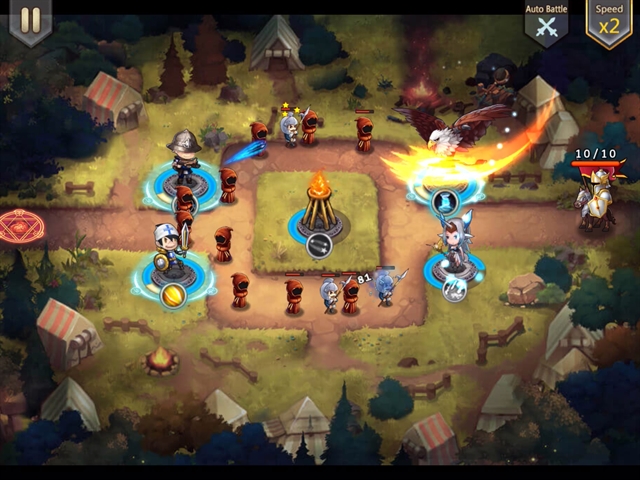
Task: Activate the knight's golden slash skill
Action: point(174,295)
